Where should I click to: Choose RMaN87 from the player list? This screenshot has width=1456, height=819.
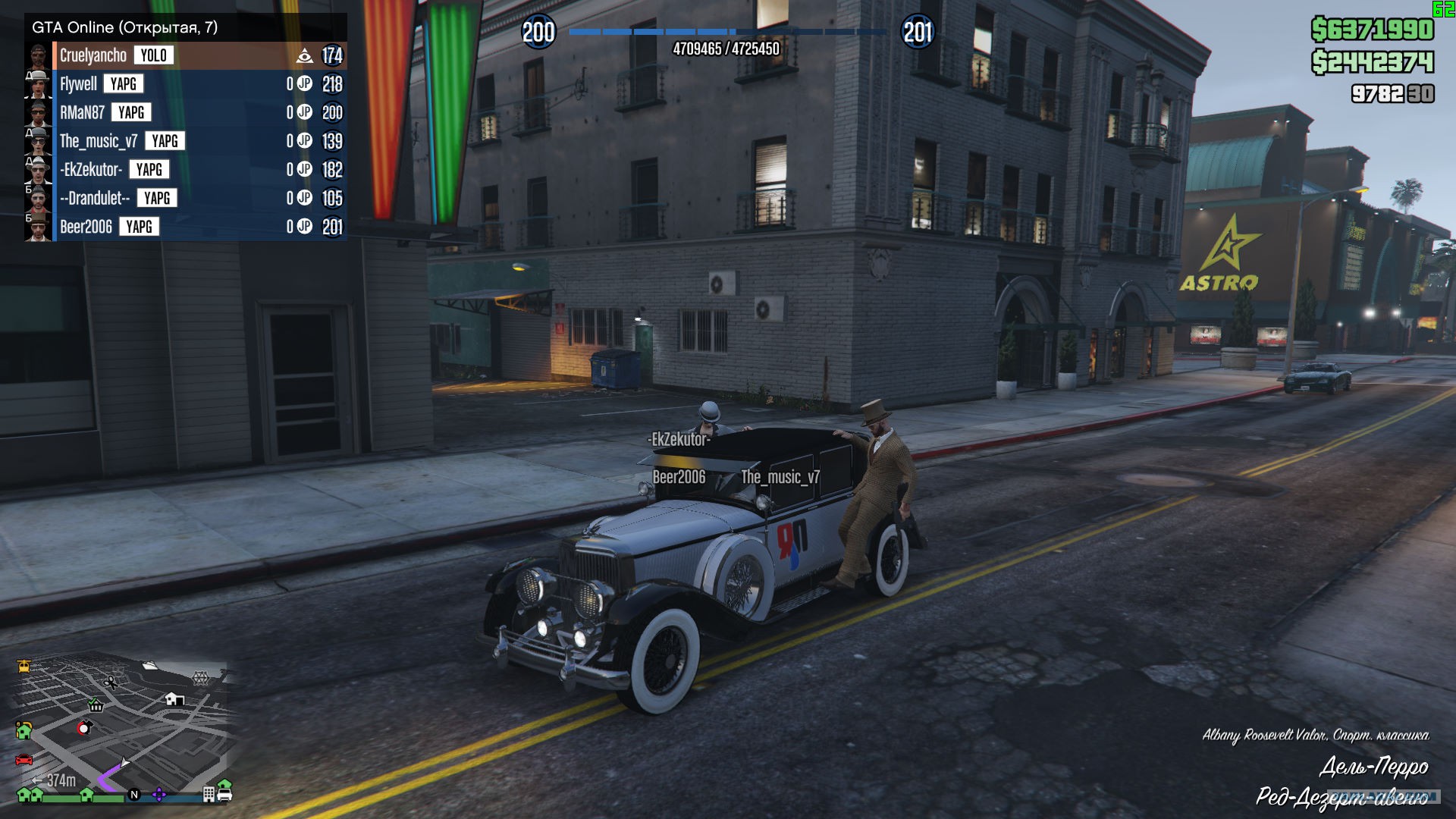click(83, 113)
